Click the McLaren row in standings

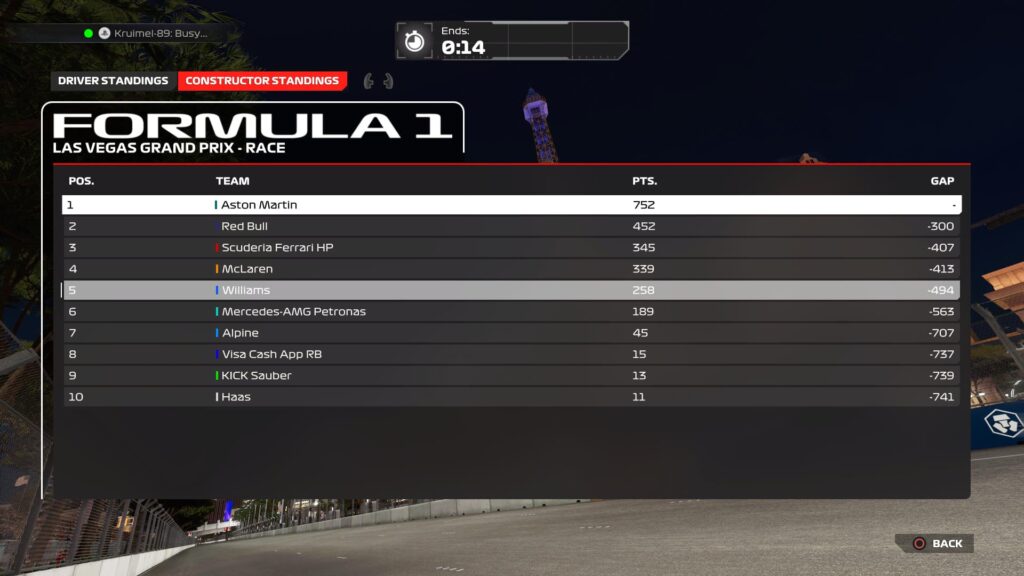511,269
